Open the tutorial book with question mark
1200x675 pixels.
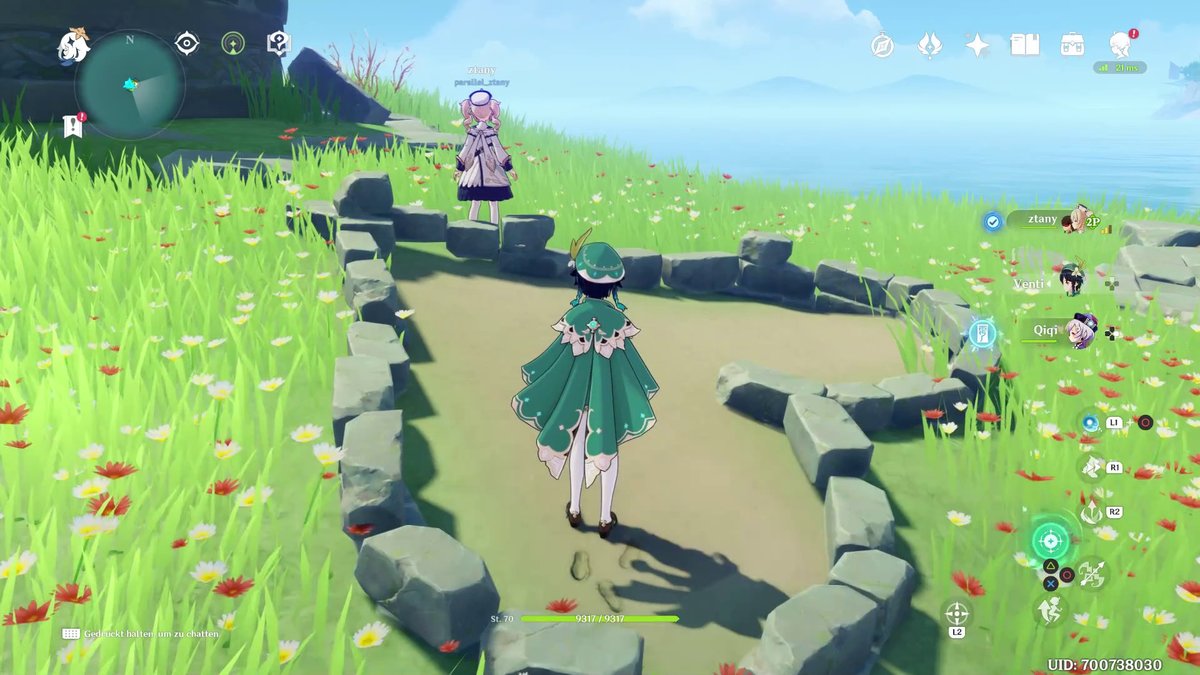coord(278,42)
